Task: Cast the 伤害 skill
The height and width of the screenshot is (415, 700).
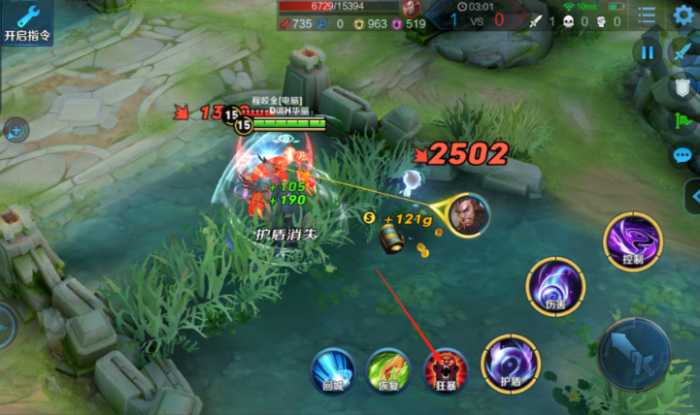Action: 555,286
